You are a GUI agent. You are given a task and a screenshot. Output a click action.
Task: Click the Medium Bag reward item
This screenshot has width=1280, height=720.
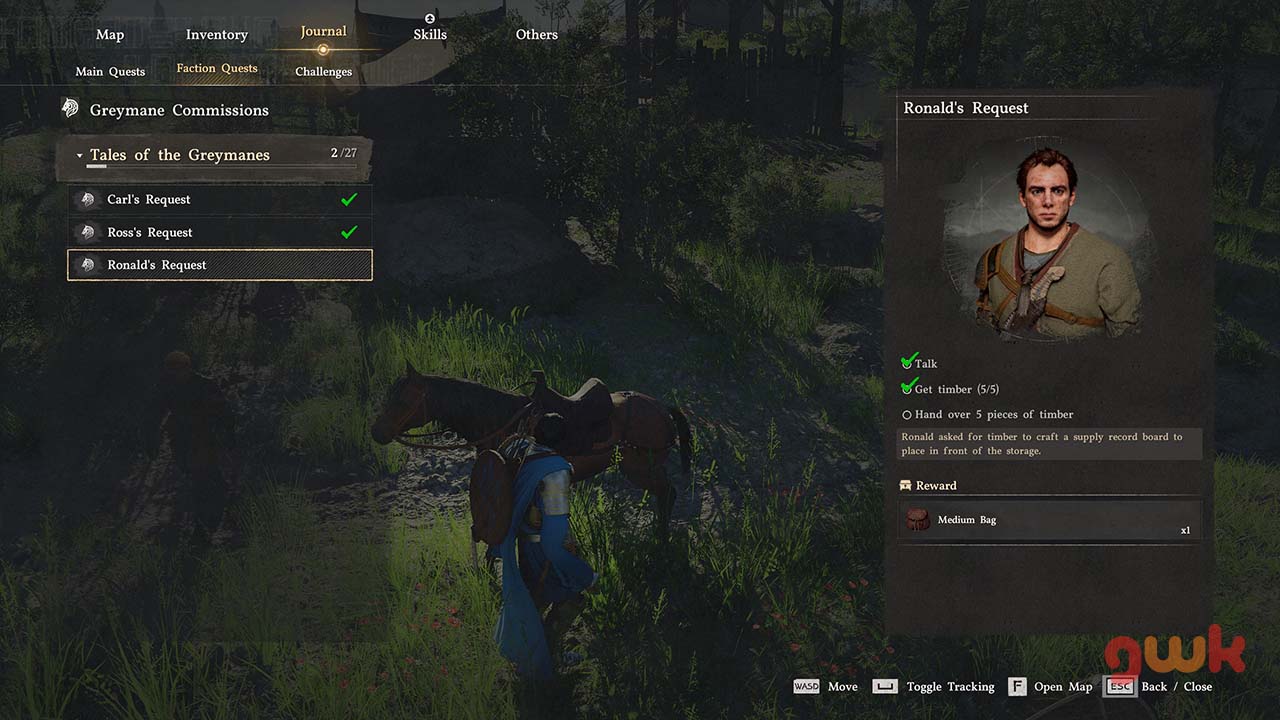(x=1048, y=521)
